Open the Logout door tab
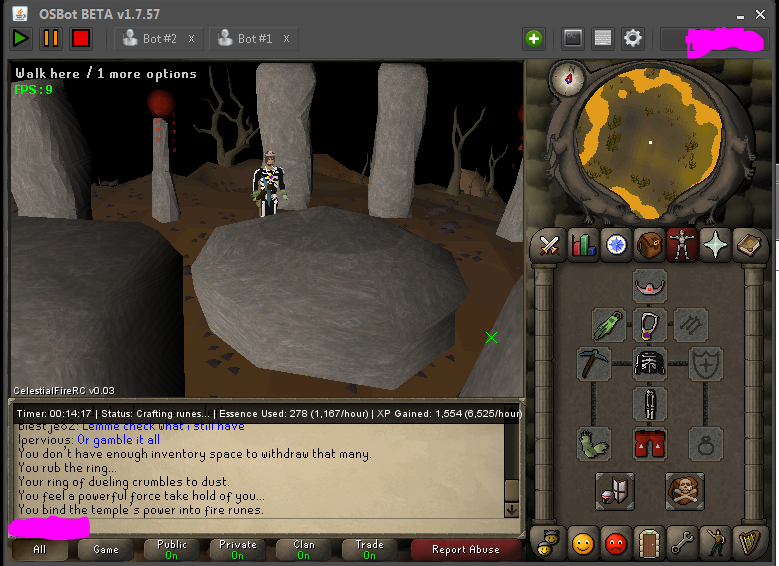 coord(649,543)
